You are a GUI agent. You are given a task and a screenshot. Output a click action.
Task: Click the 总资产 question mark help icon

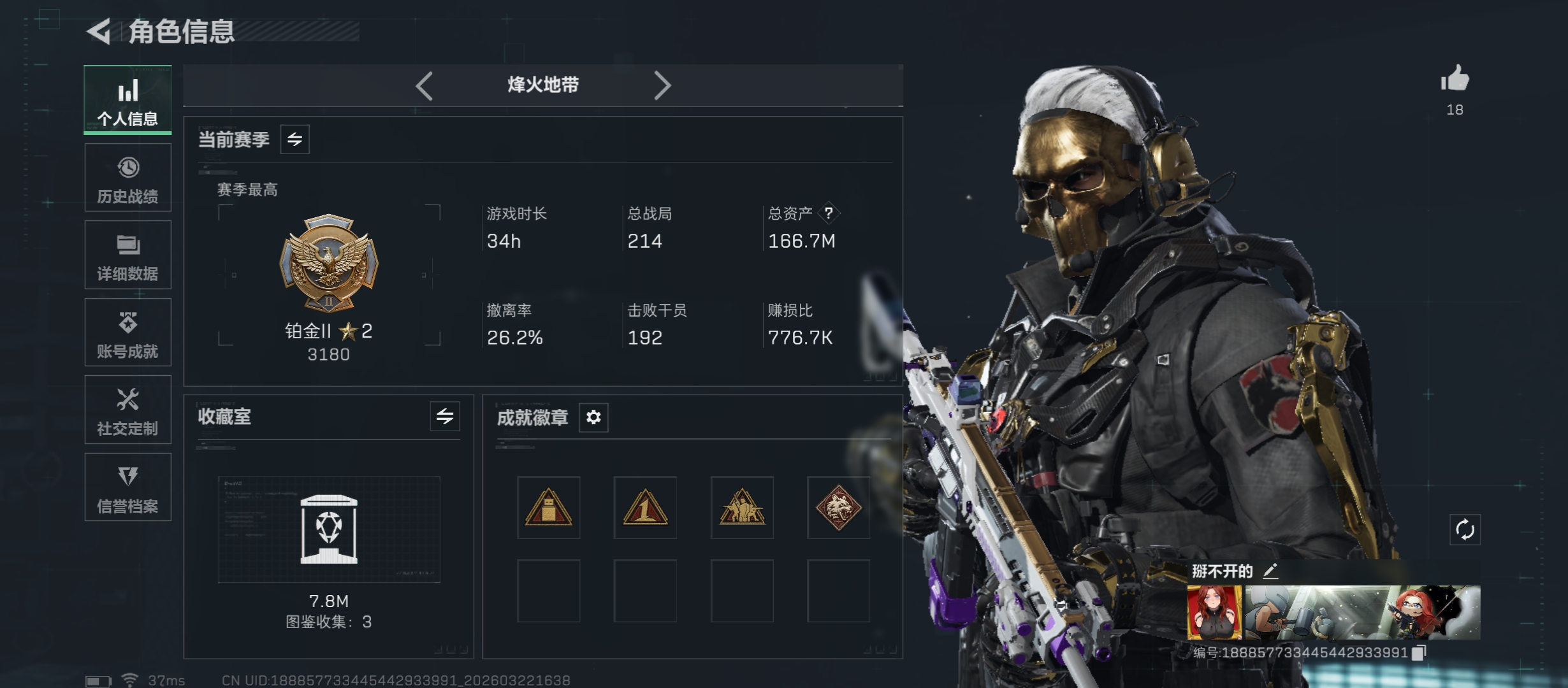point(829,213)
